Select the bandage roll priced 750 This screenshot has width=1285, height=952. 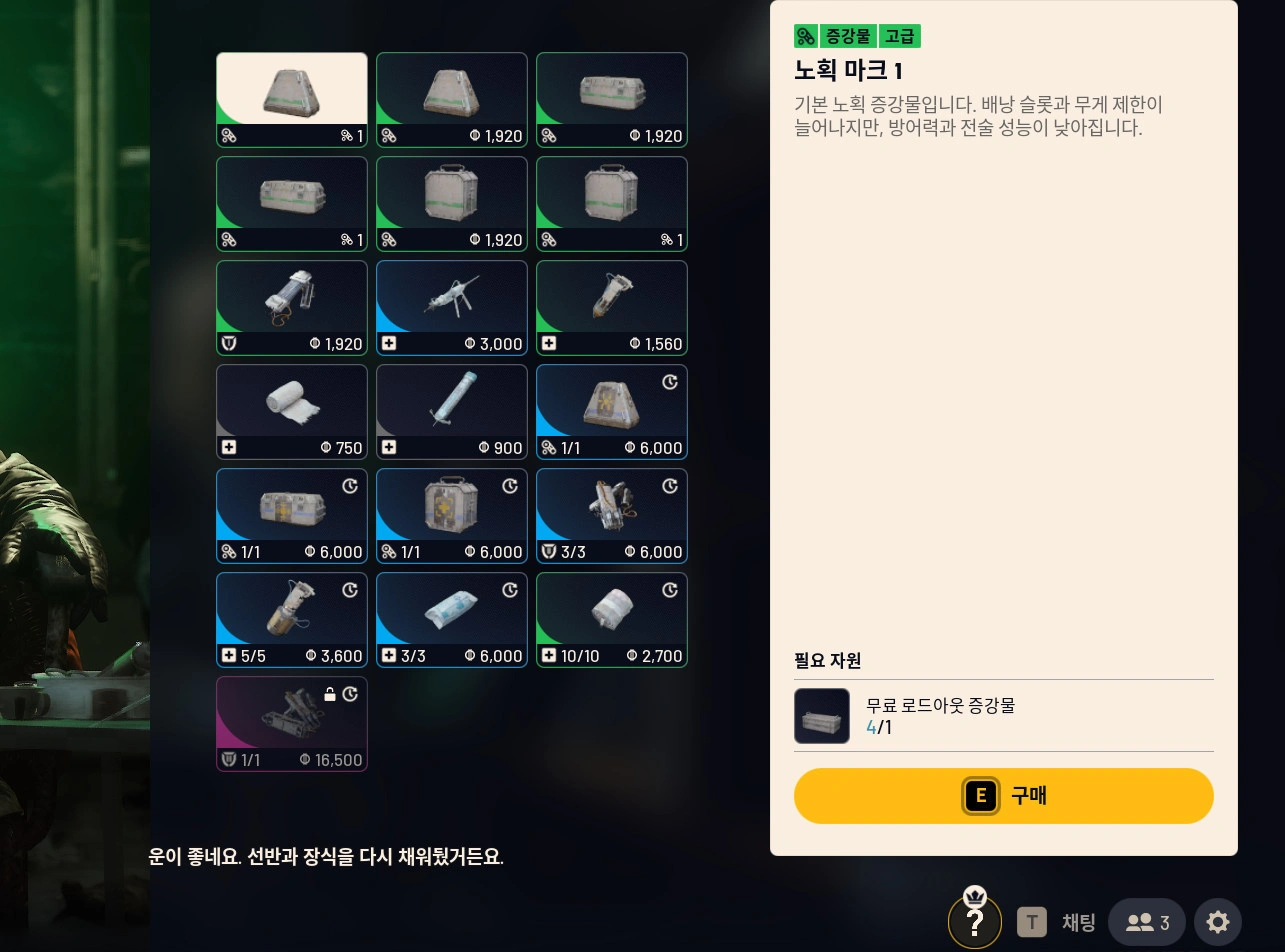coord(292,412)
